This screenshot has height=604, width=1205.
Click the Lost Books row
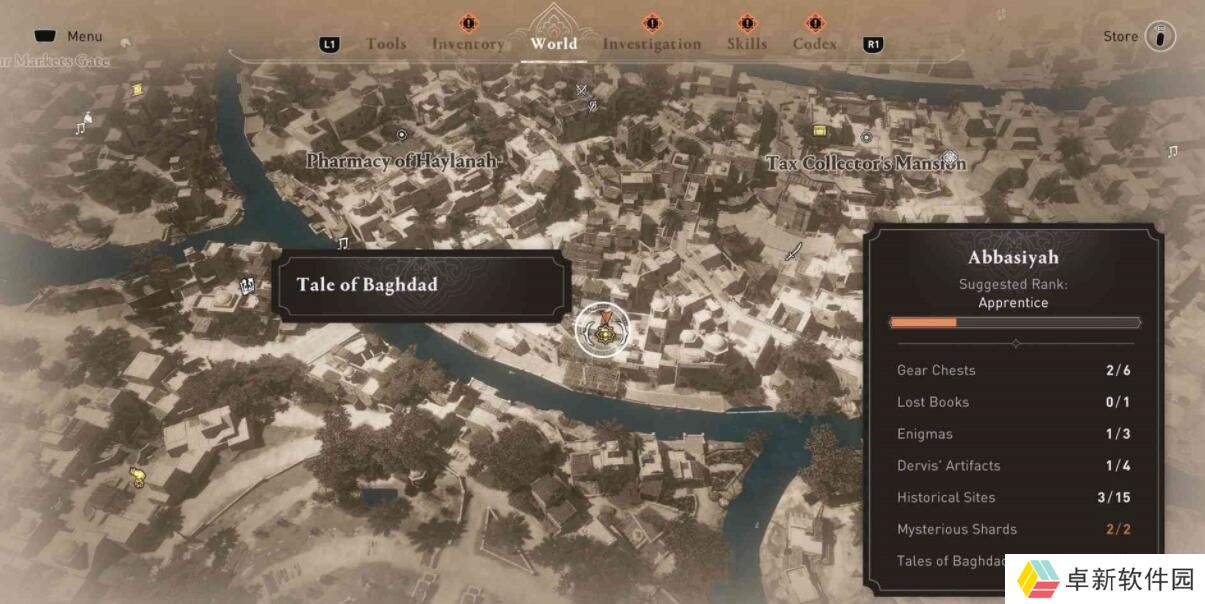(1013, 402)
